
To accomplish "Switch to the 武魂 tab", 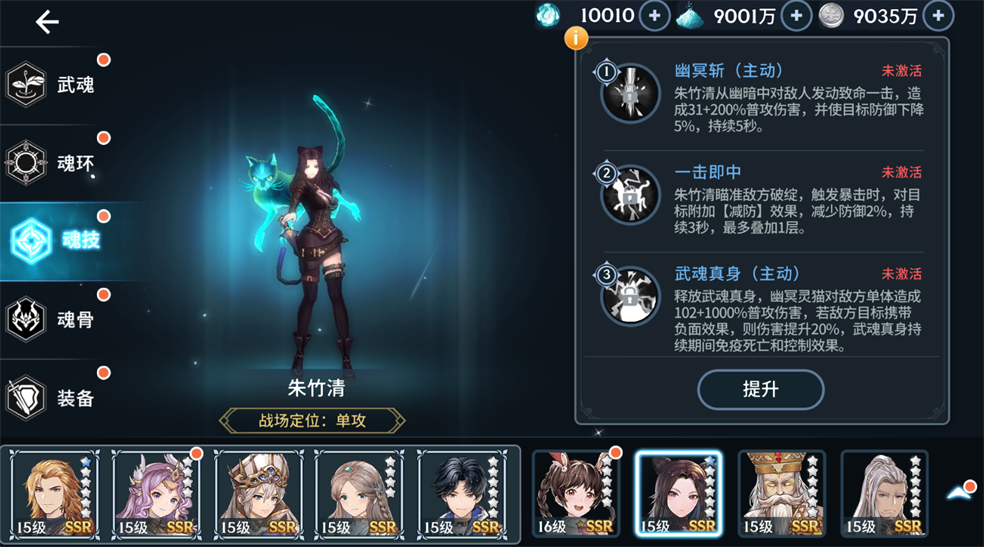I will [55, 85].
